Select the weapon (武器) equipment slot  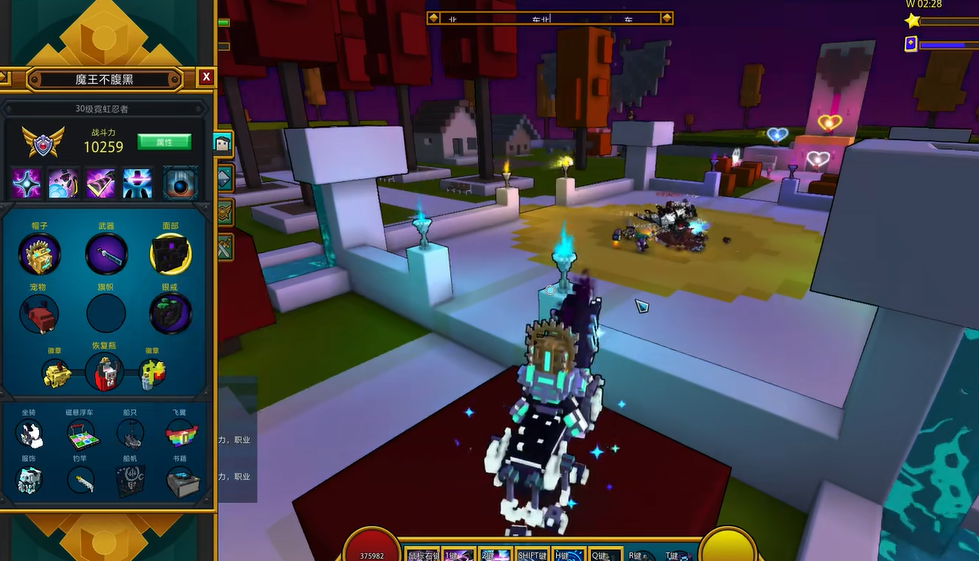pyautogui.click(x=105, y=254)
